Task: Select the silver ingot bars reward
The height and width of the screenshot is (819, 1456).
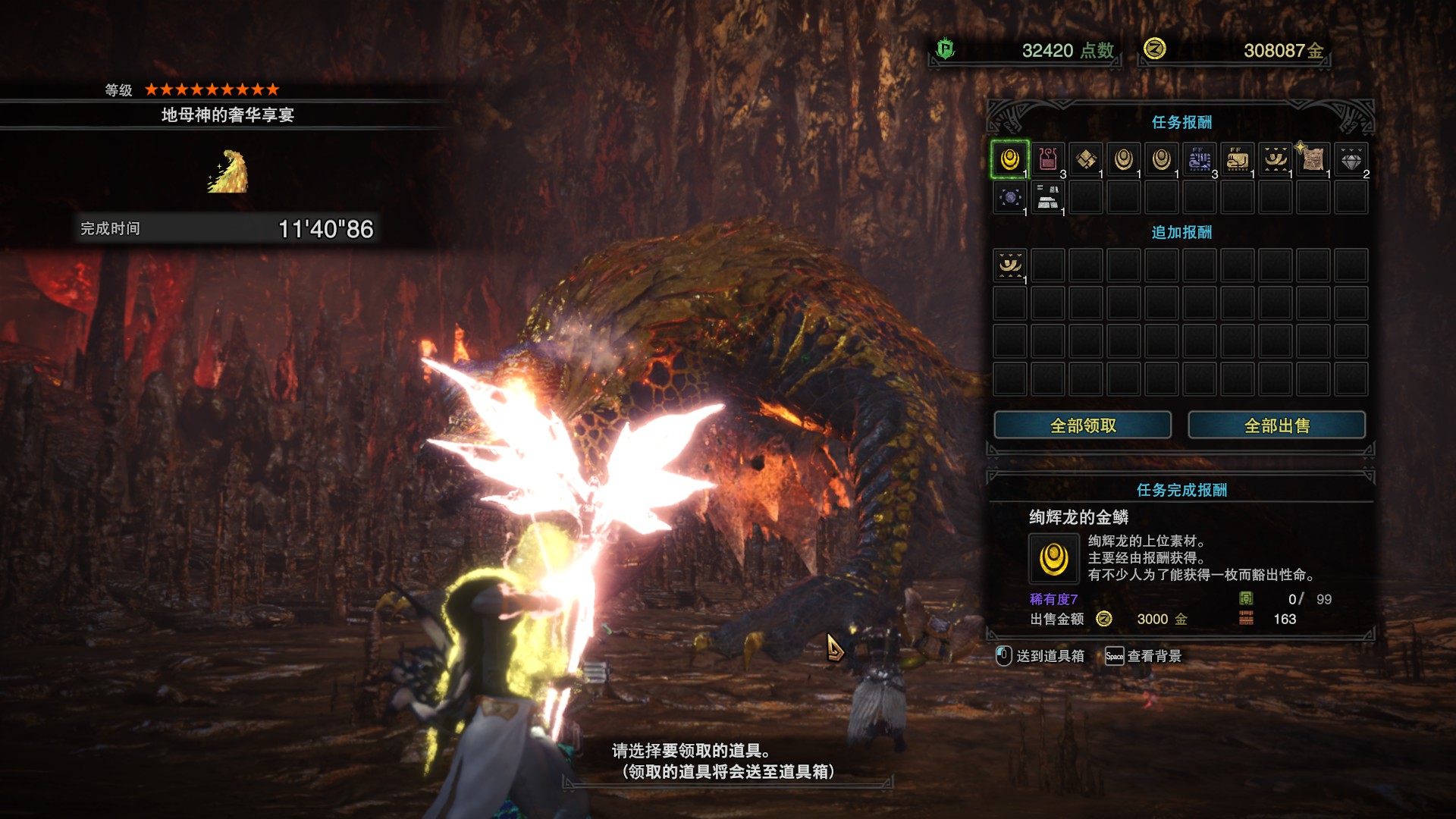Action: click(x=1048, y=198)
